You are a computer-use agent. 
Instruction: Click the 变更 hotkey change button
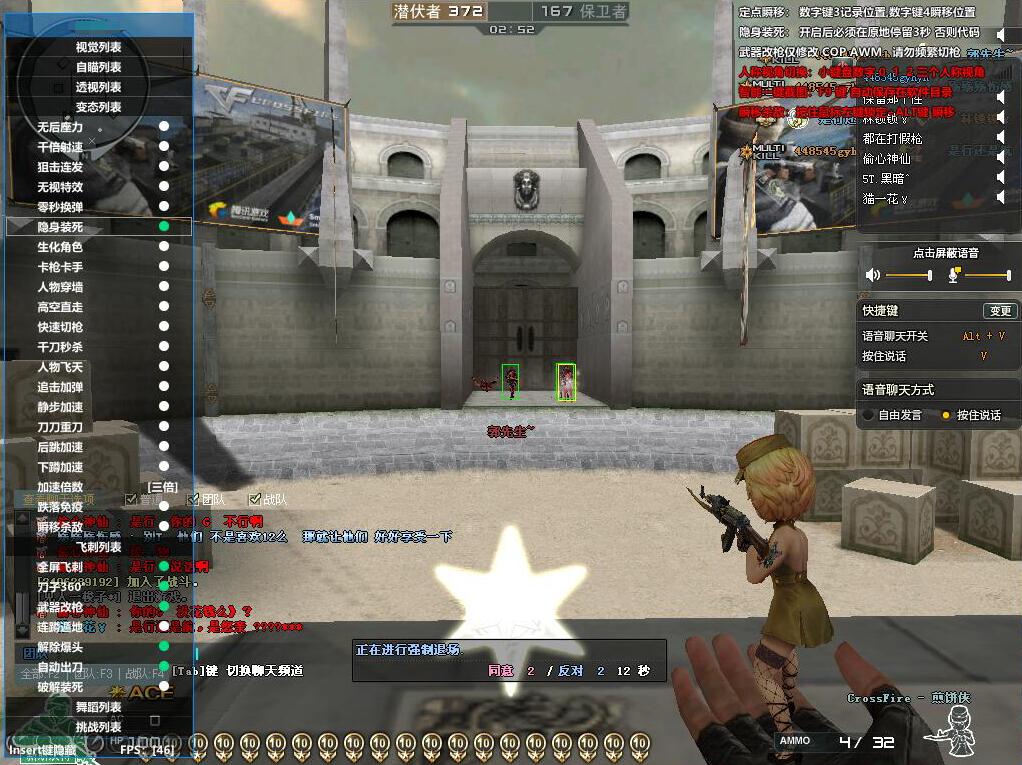999,311
